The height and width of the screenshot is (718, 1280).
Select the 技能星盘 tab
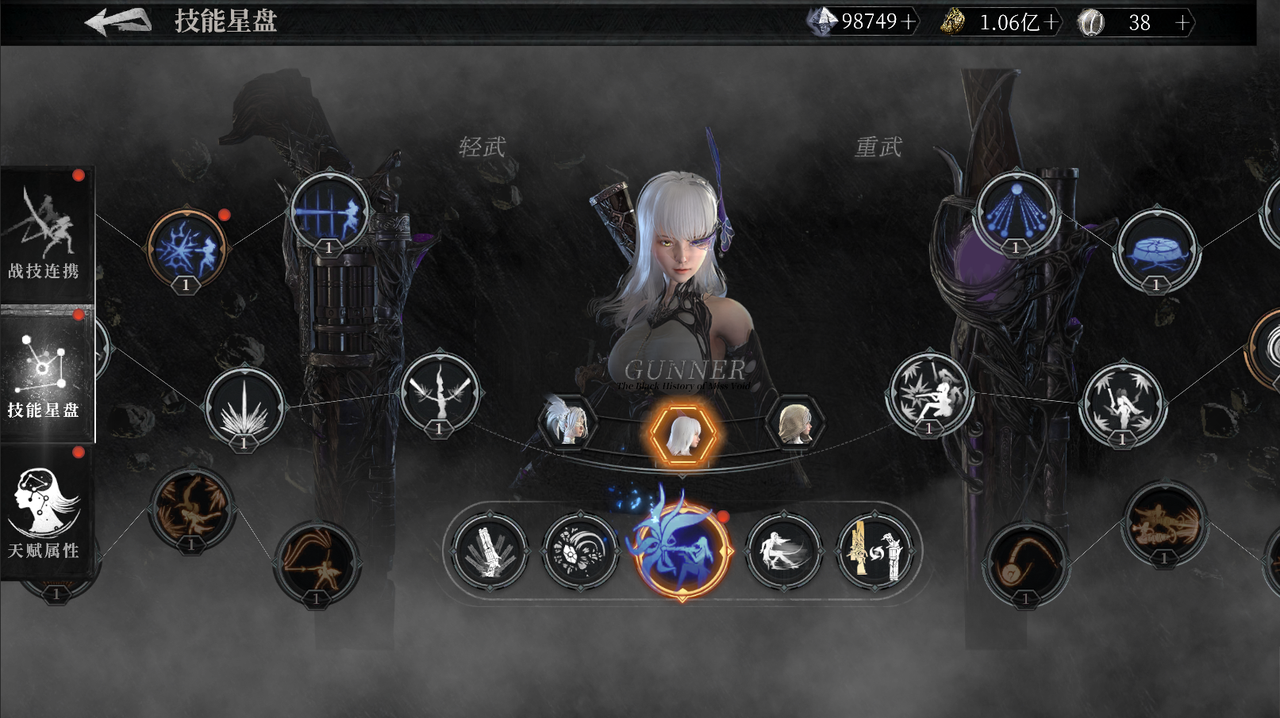(x=46, y=375)
